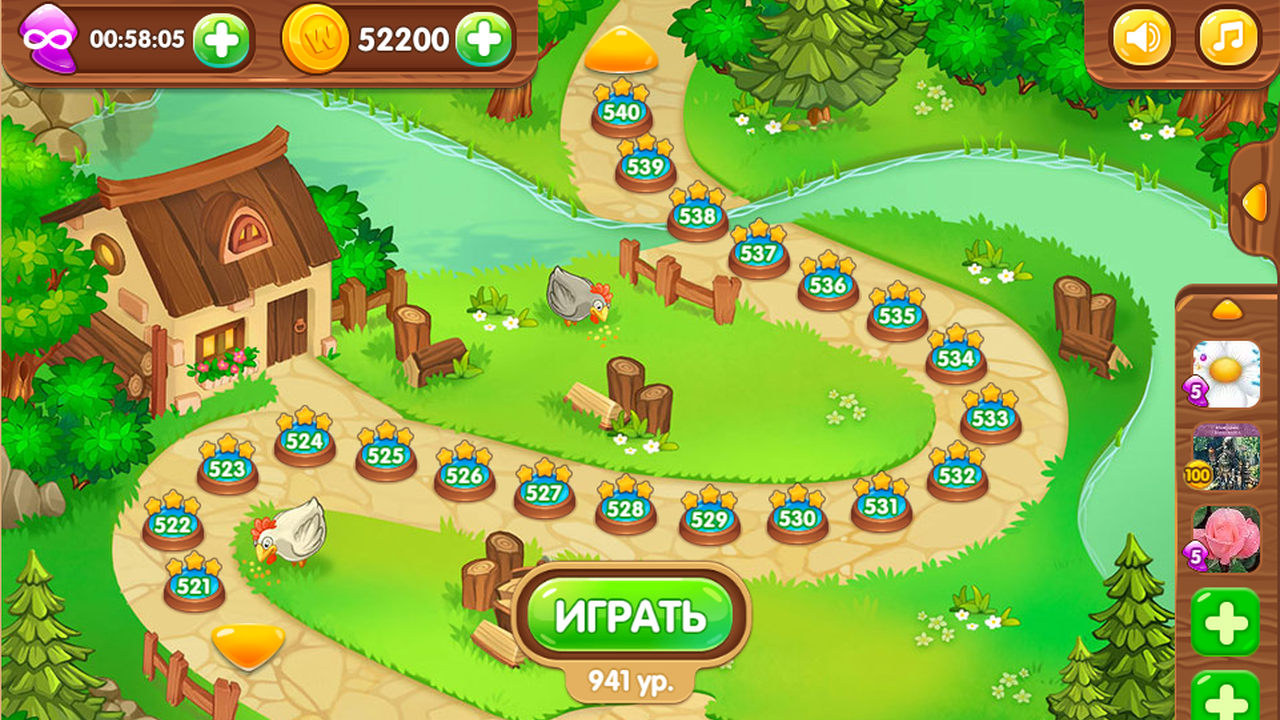Buy coins via plus beside 52200 balance
The height and width of the screenshot is (720, 1280).
coord(483,40)
